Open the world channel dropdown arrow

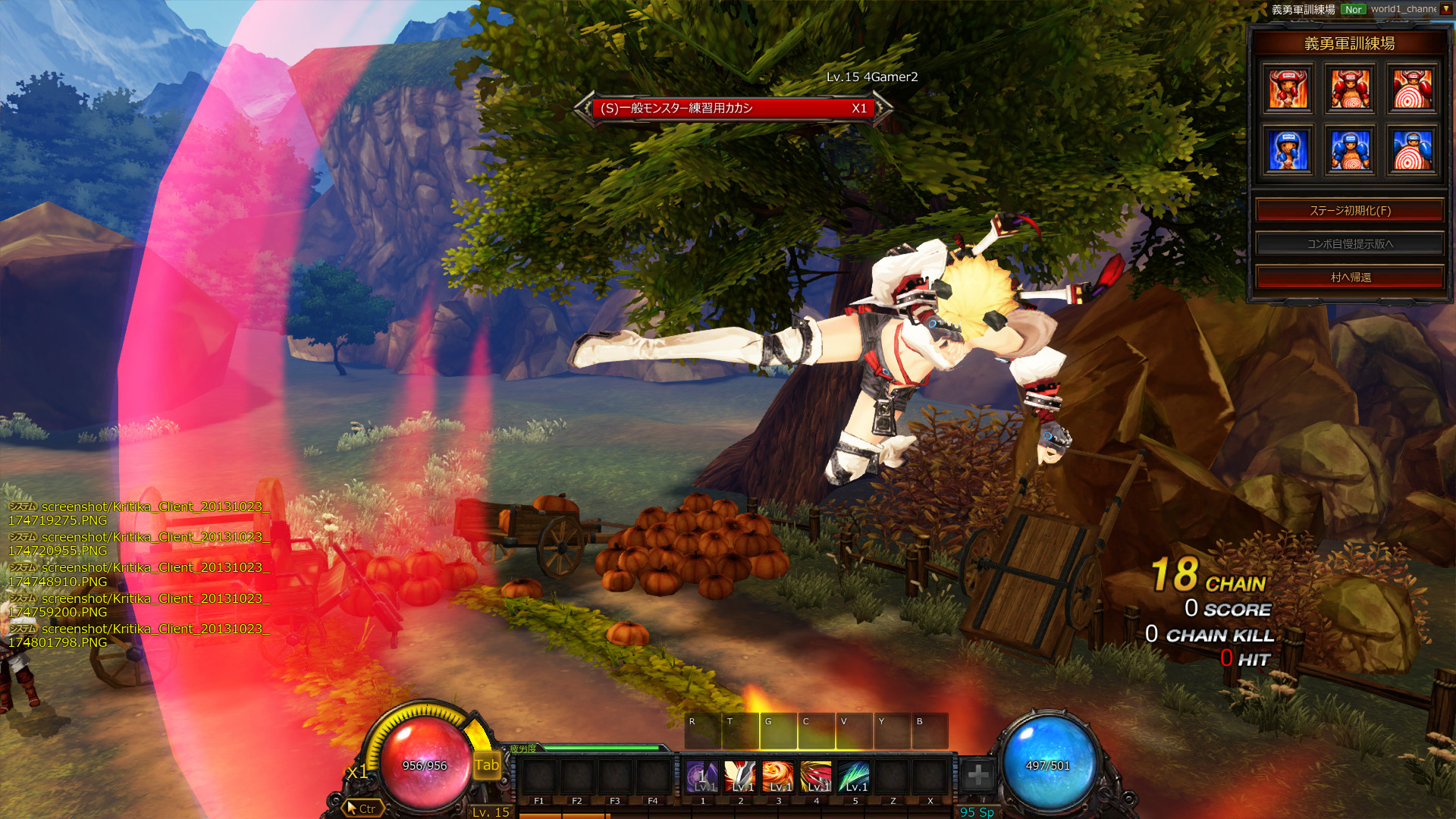pos(1446,9)
